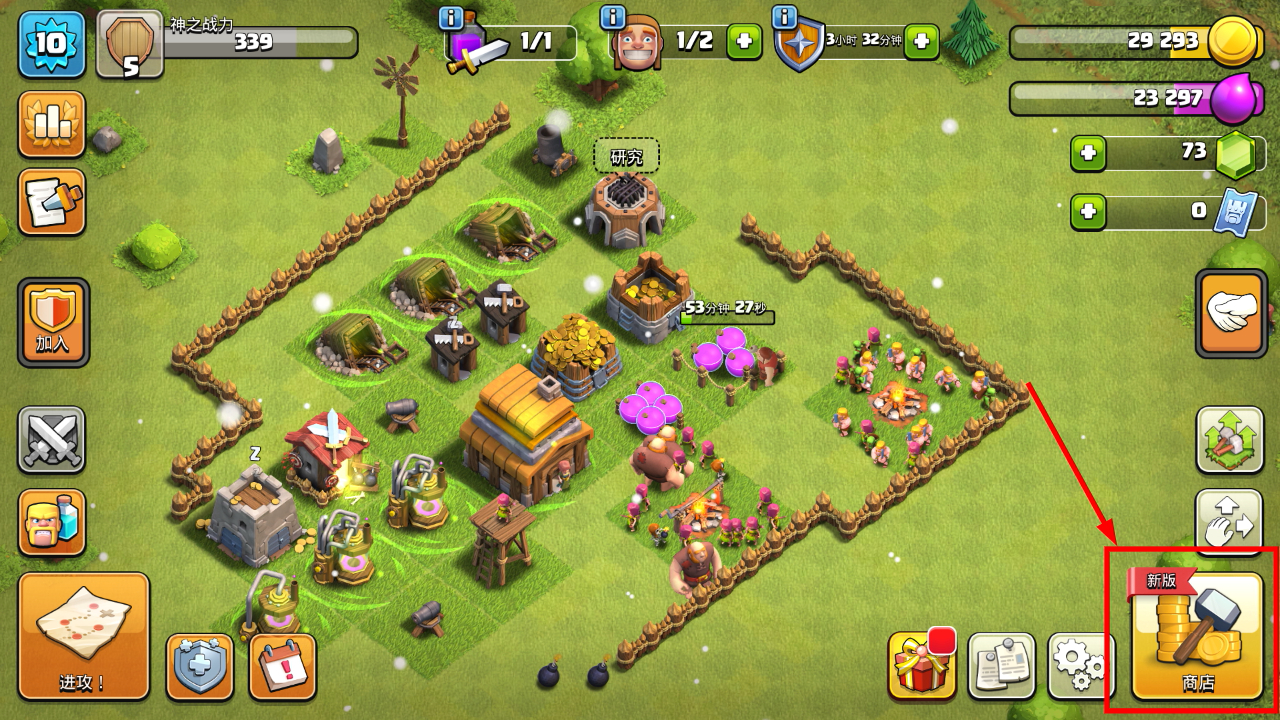1280x720 pixels.
Task: Open the leaderboard trophy chart button
Action: (52, 124)
